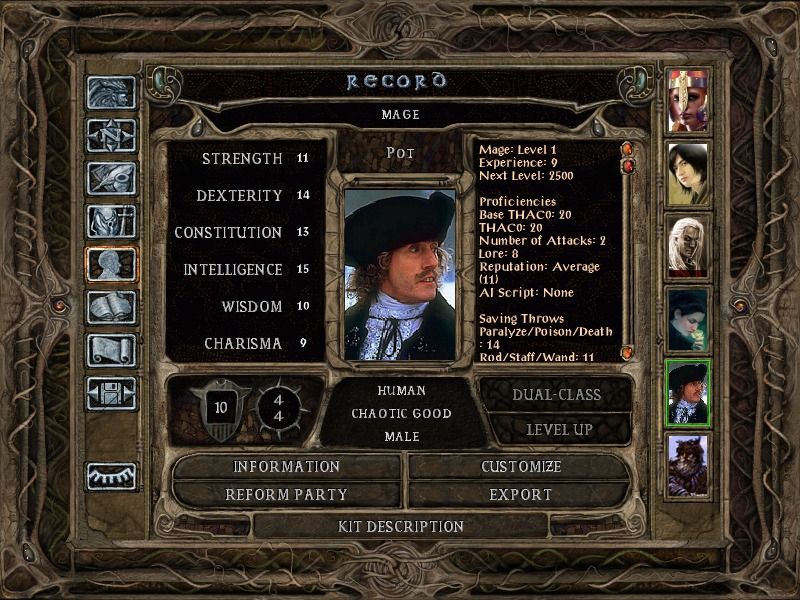Show the Kit Description
The width and height of the screenshot is (800, 600).
pos(400,526)
